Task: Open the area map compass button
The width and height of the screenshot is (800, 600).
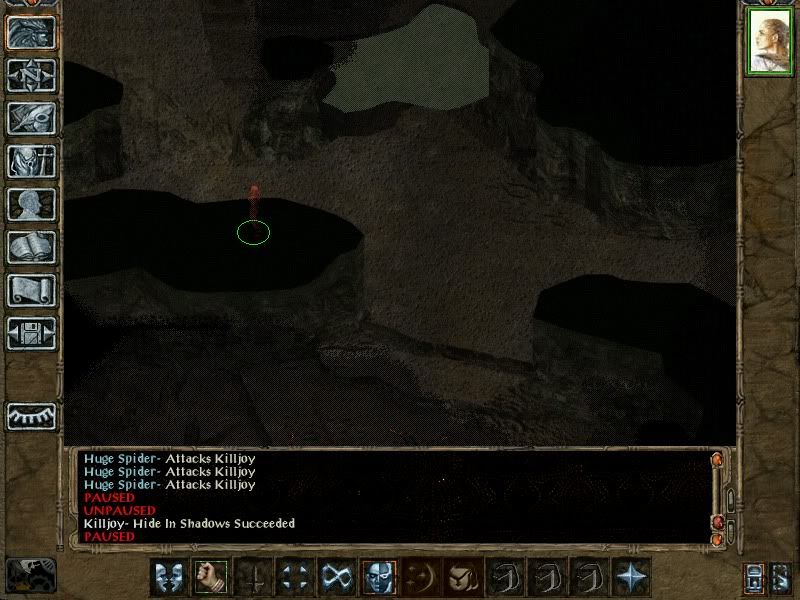Action: (31, 76)
